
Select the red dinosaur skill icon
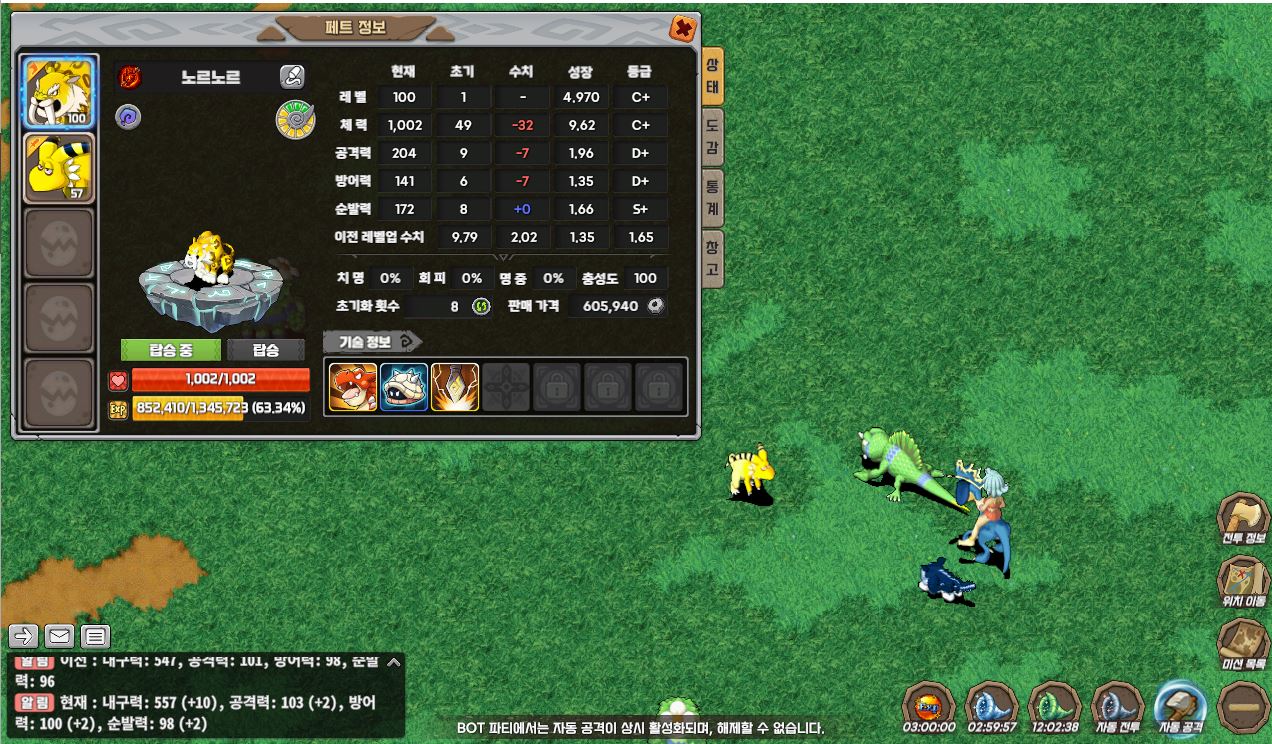point(353,387)
